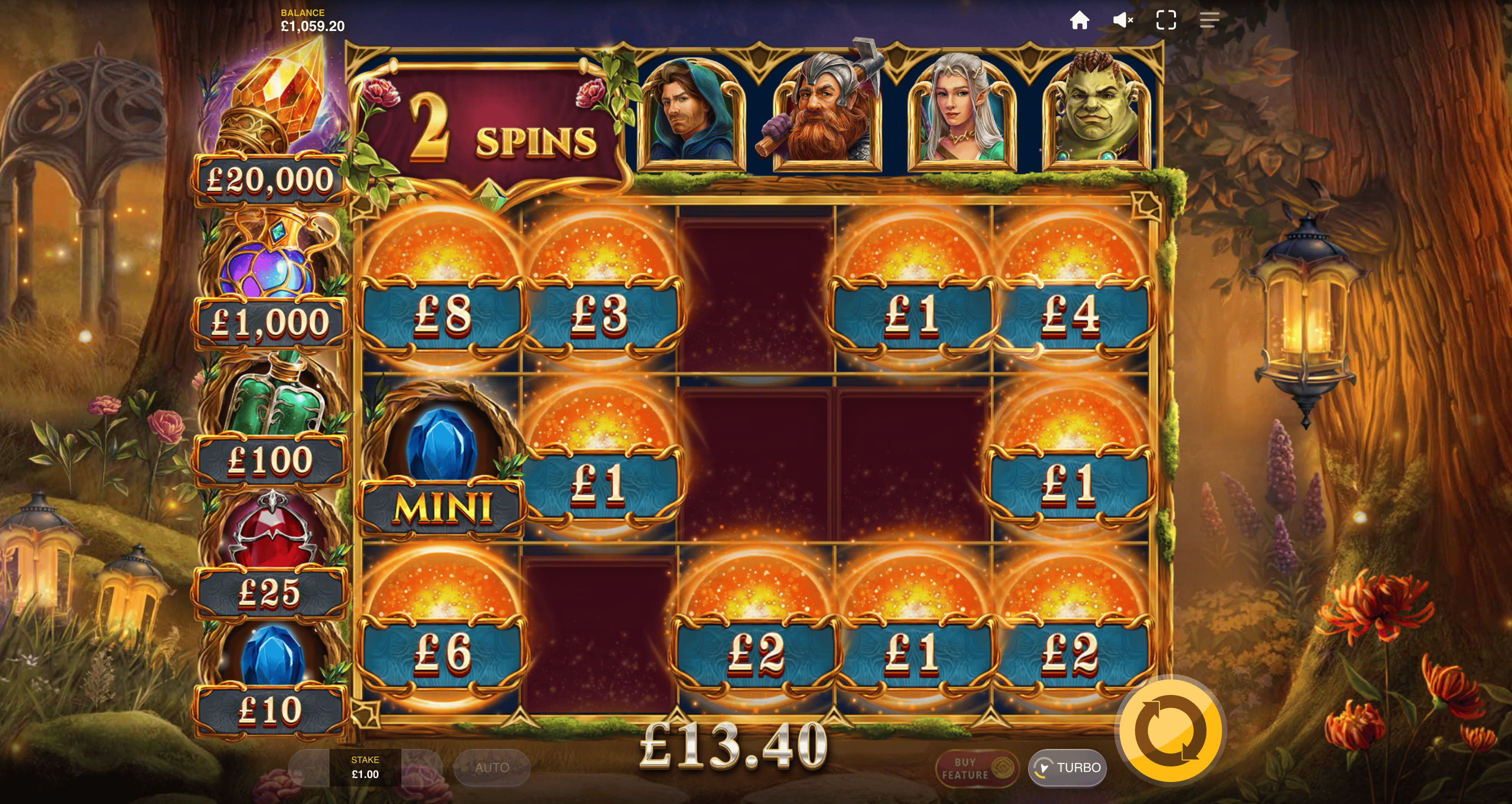The image size is (1512, 804).
Task: Click the yellow spin button
Action: (1170, 731)
